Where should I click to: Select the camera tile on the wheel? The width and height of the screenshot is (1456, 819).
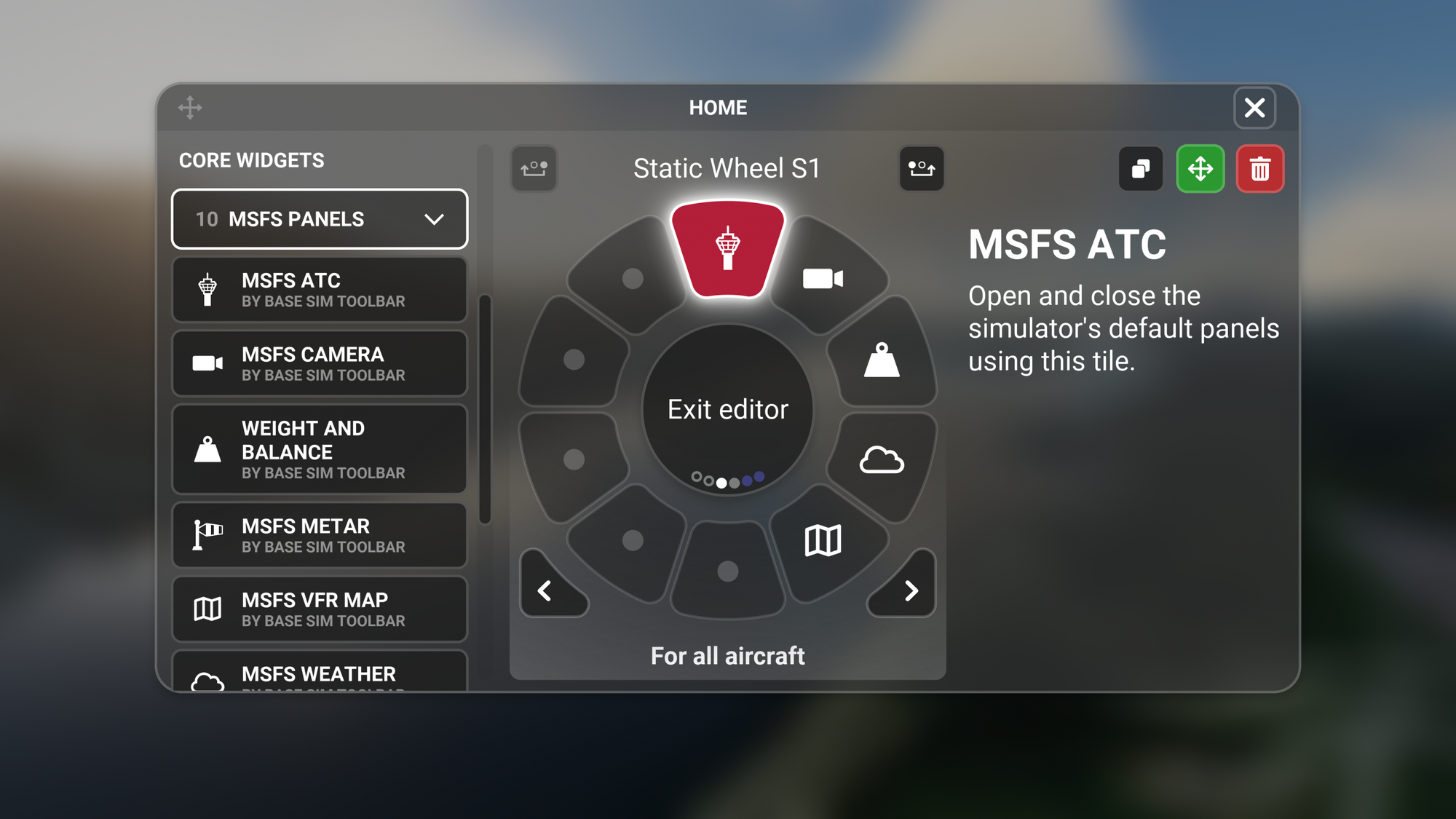coord(823,279)
